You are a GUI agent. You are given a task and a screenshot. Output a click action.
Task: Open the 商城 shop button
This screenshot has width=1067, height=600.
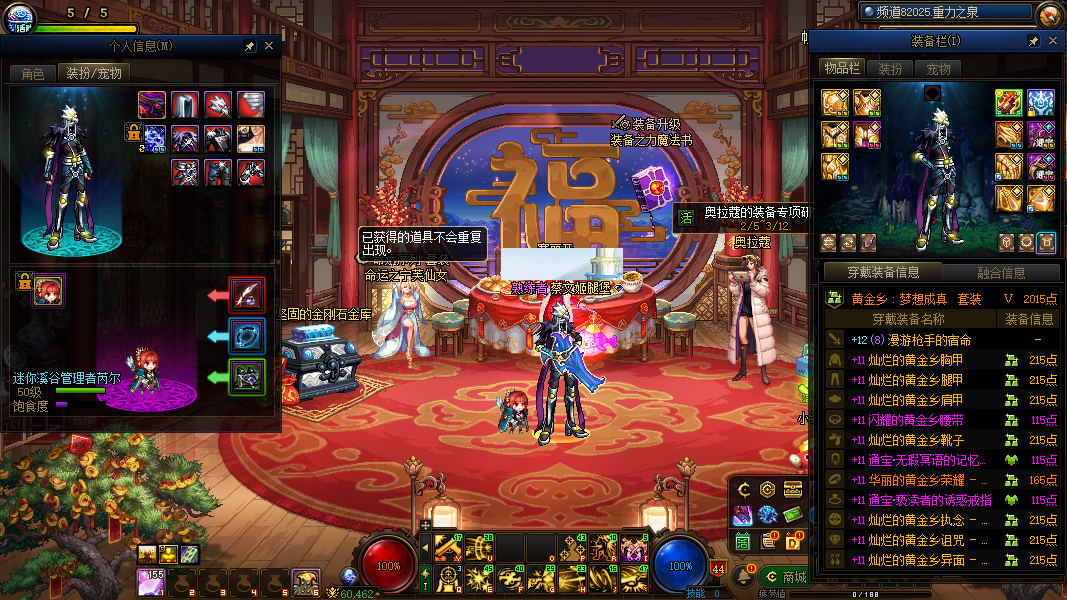(785, 577)
